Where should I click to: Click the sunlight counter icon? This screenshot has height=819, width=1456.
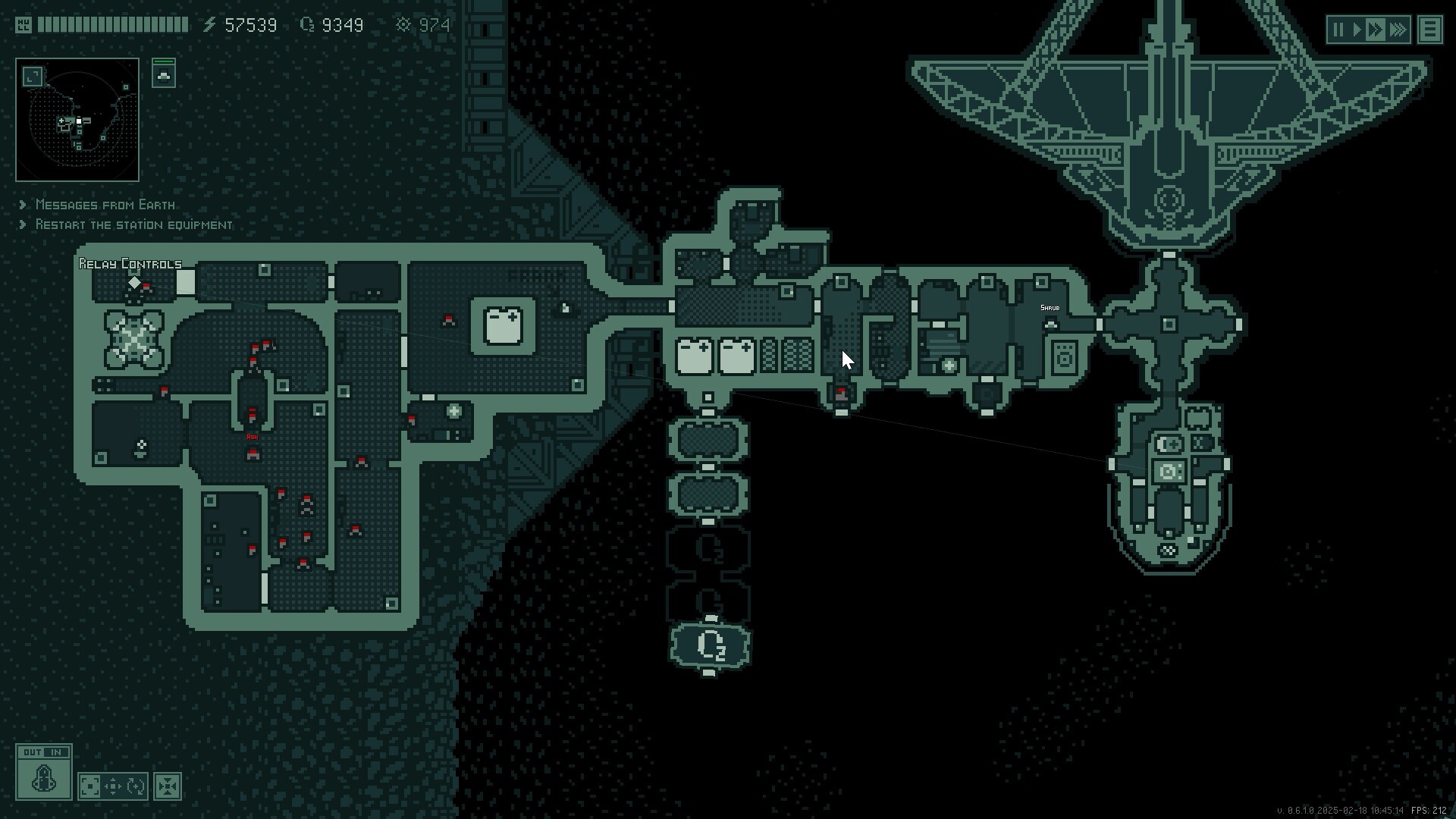pyautogui.click(x=404, y=24)
